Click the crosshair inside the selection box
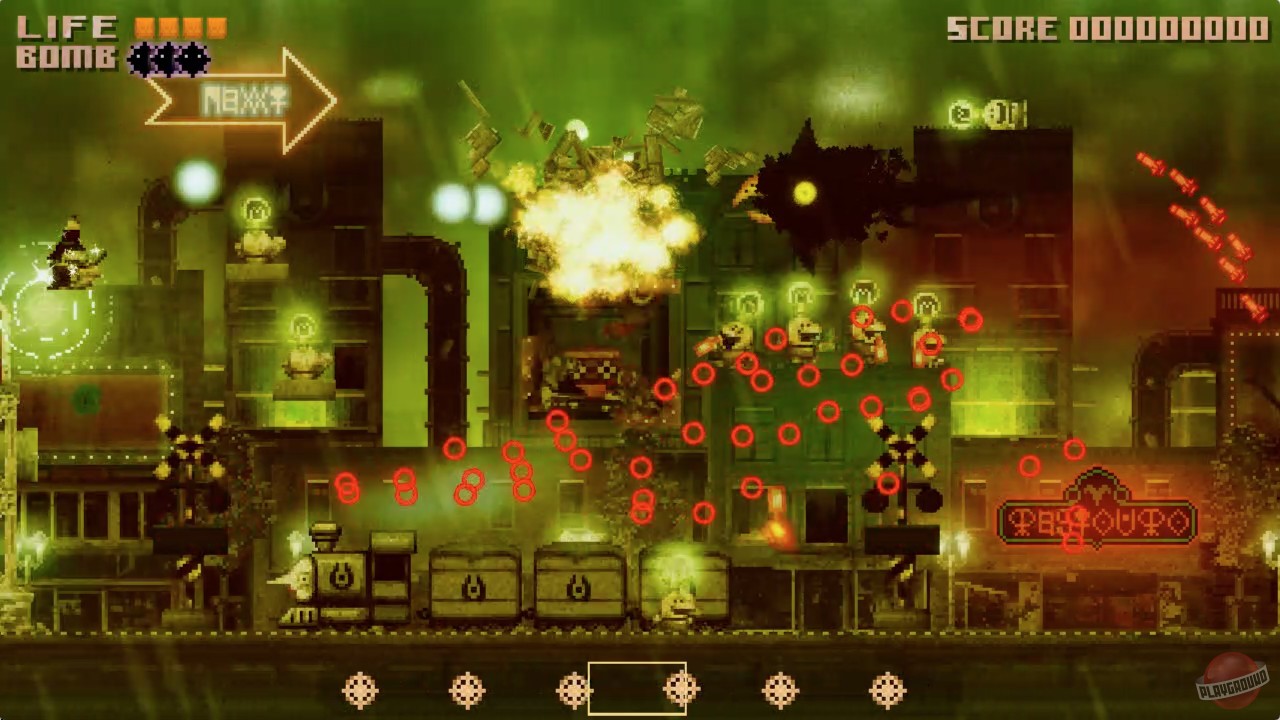Image resolution: width=1280 pixels, height=720 pixels. click(x=681, y=688)
